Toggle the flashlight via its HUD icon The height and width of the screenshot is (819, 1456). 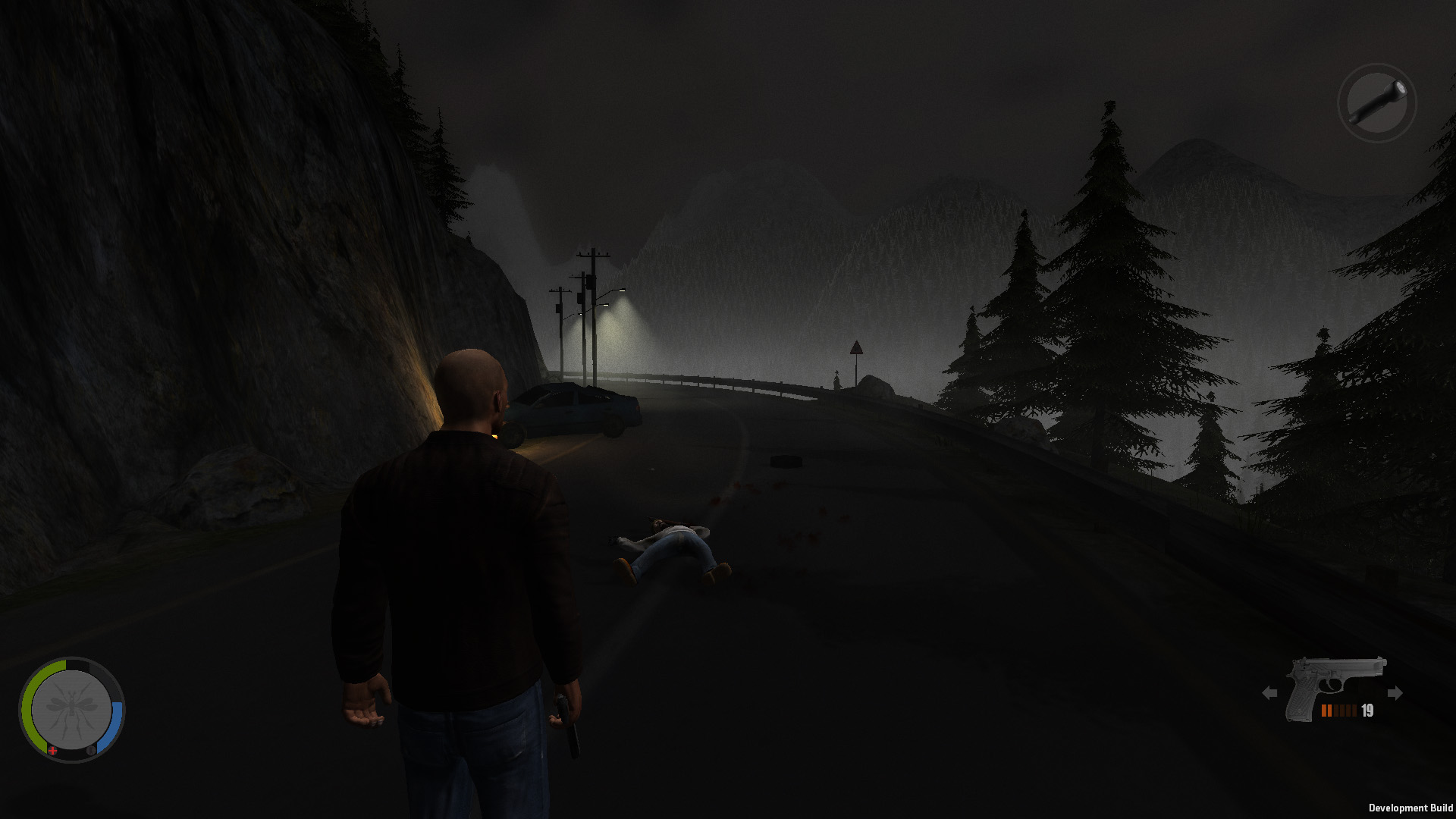1377,103
